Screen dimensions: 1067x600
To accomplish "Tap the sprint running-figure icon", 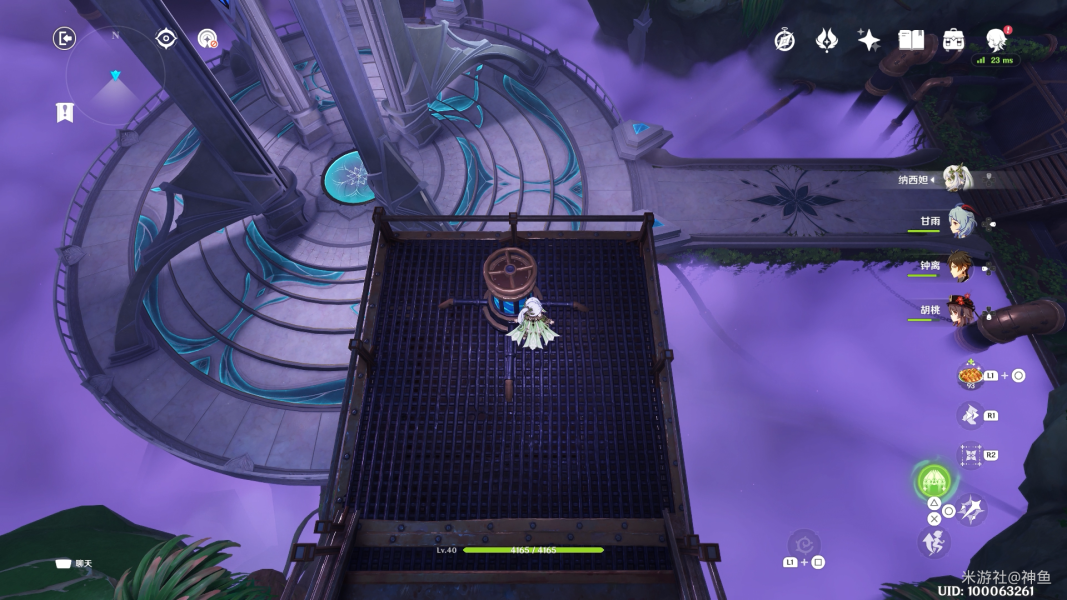I will point(932,542).
